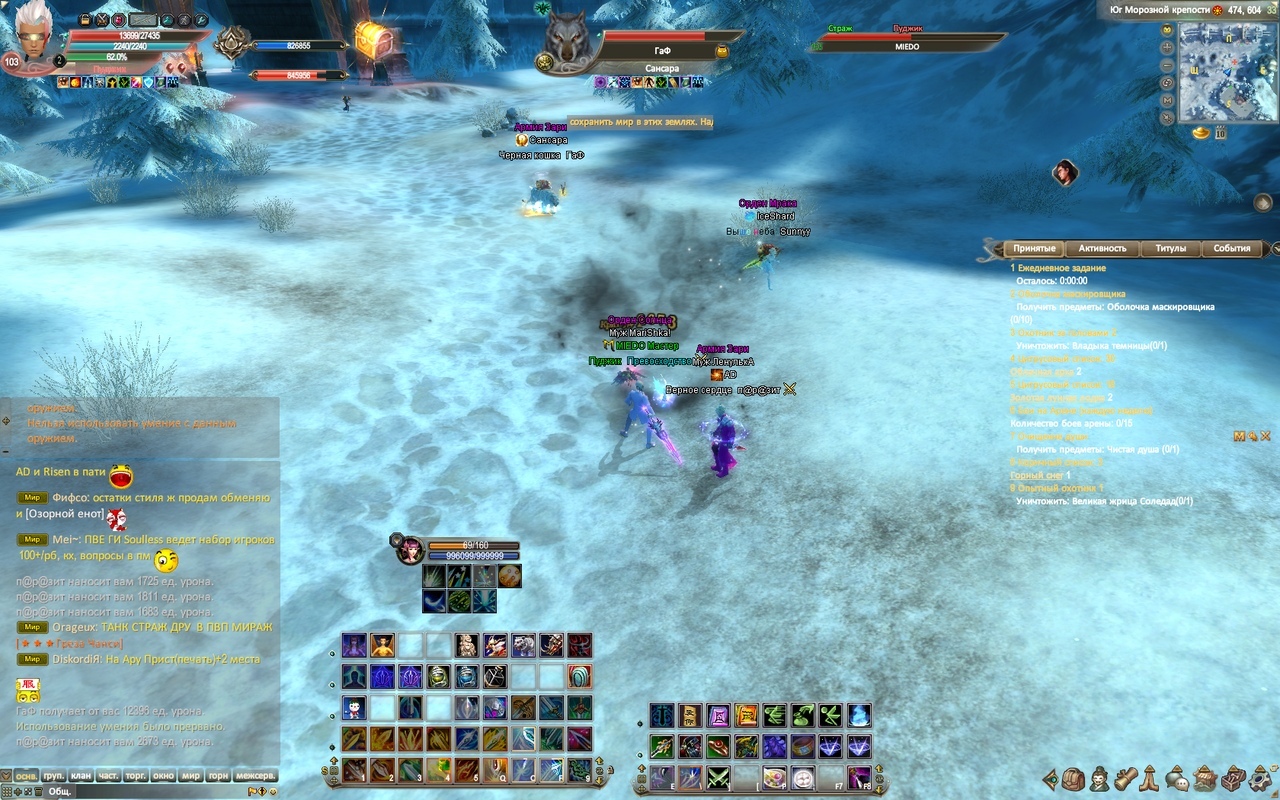Select the Принятые quest tab

click(x=1033, y=248)
